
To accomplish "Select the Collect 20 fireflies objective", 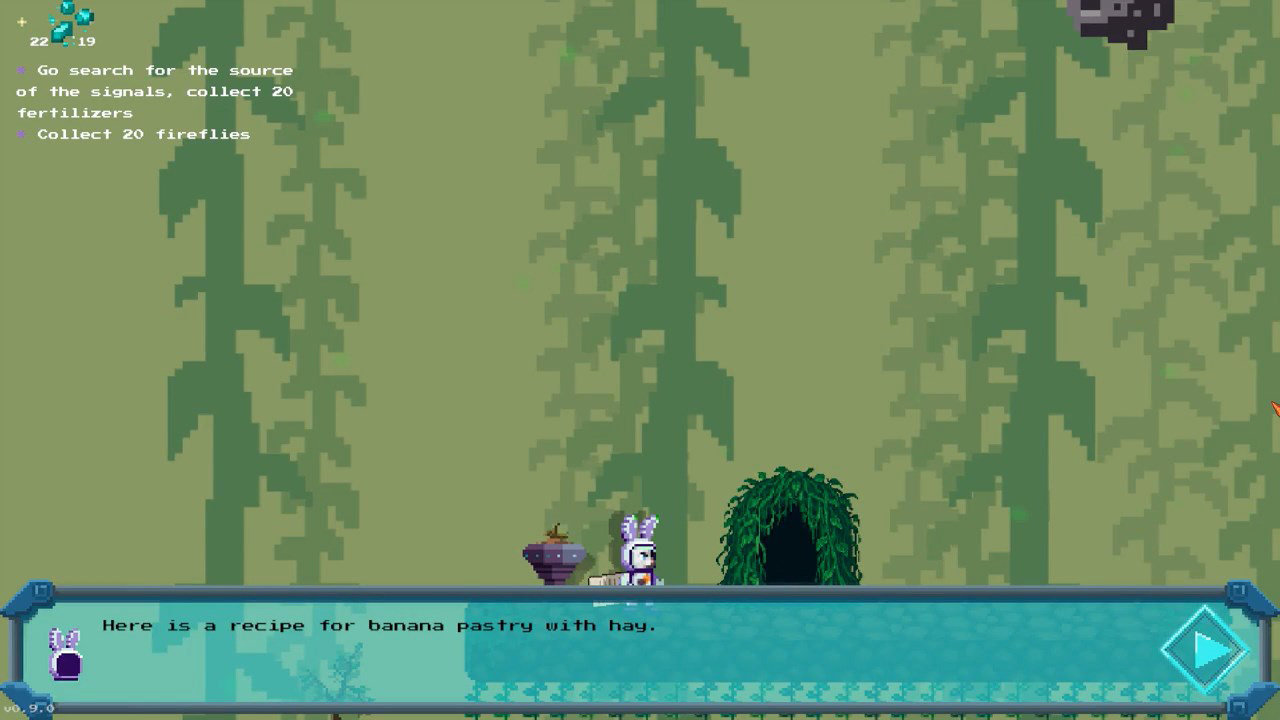I will [143, 134].
